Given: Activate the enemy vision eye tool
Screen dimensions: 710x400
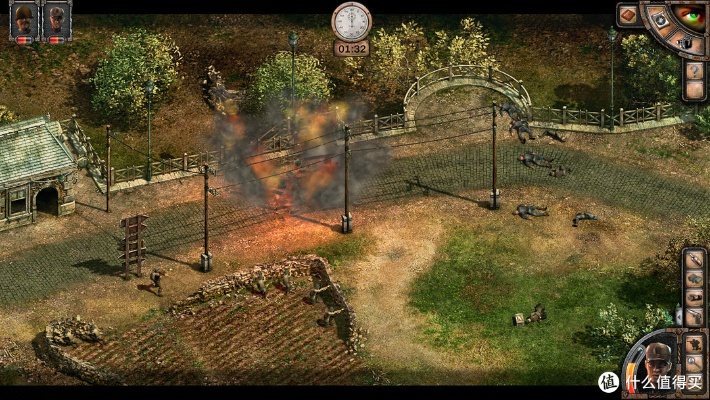Looking at the screenshot, I should pos(689,16).
